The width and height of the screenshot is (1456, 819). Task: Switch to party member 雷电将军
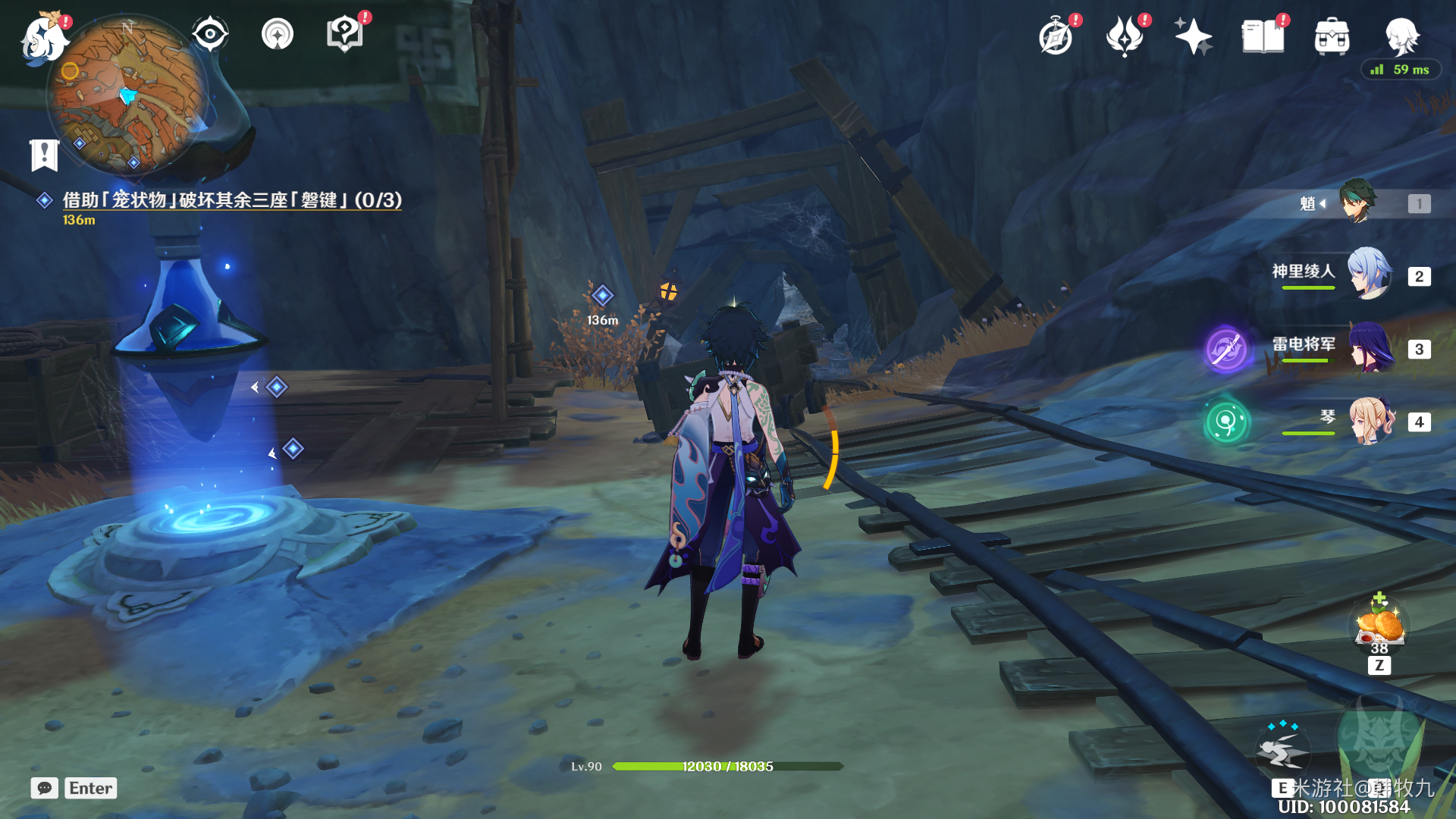coord(1370,347)
